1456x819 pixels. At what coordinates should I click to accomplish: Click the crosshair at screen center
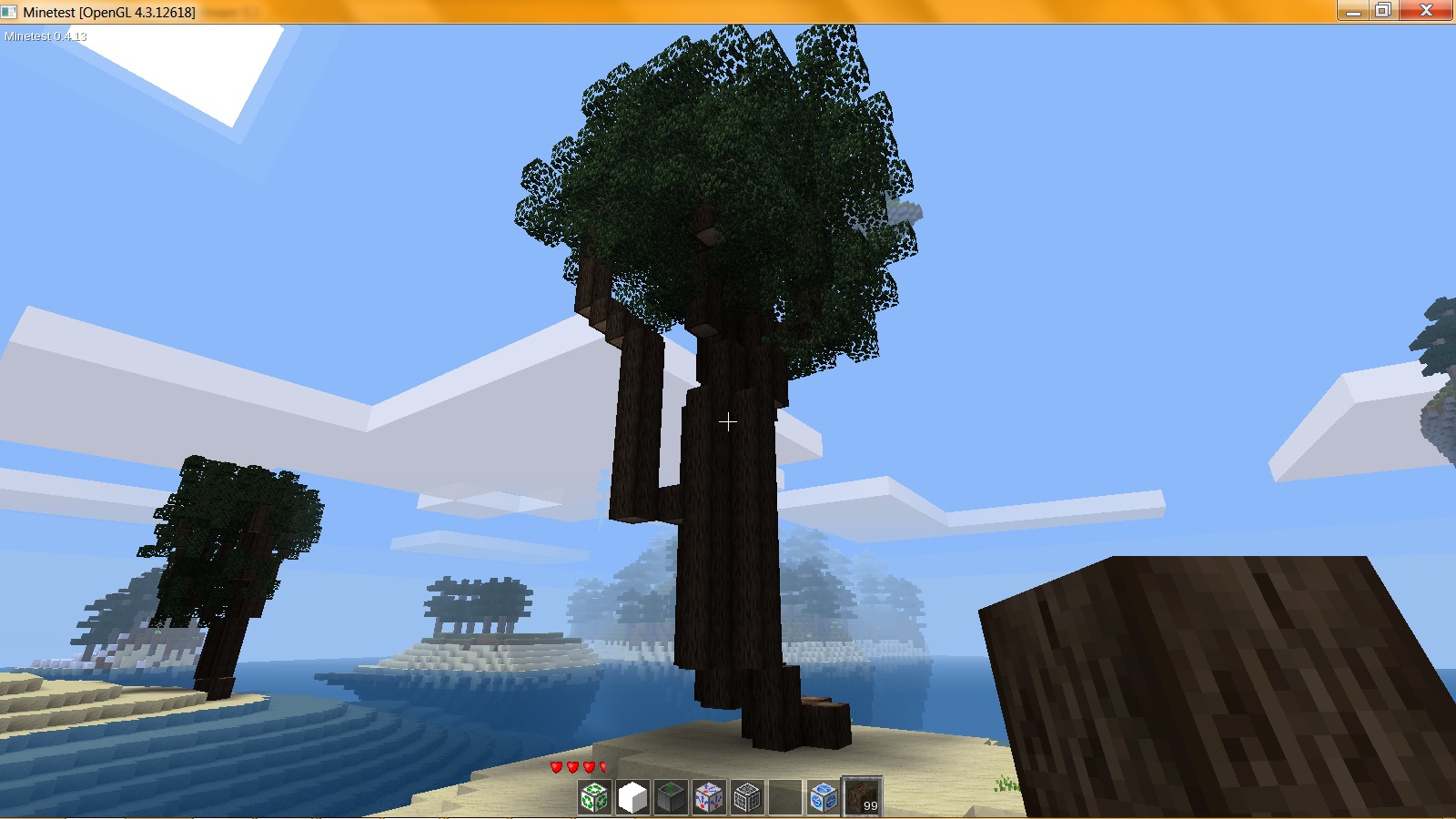(x=728, y=422)
